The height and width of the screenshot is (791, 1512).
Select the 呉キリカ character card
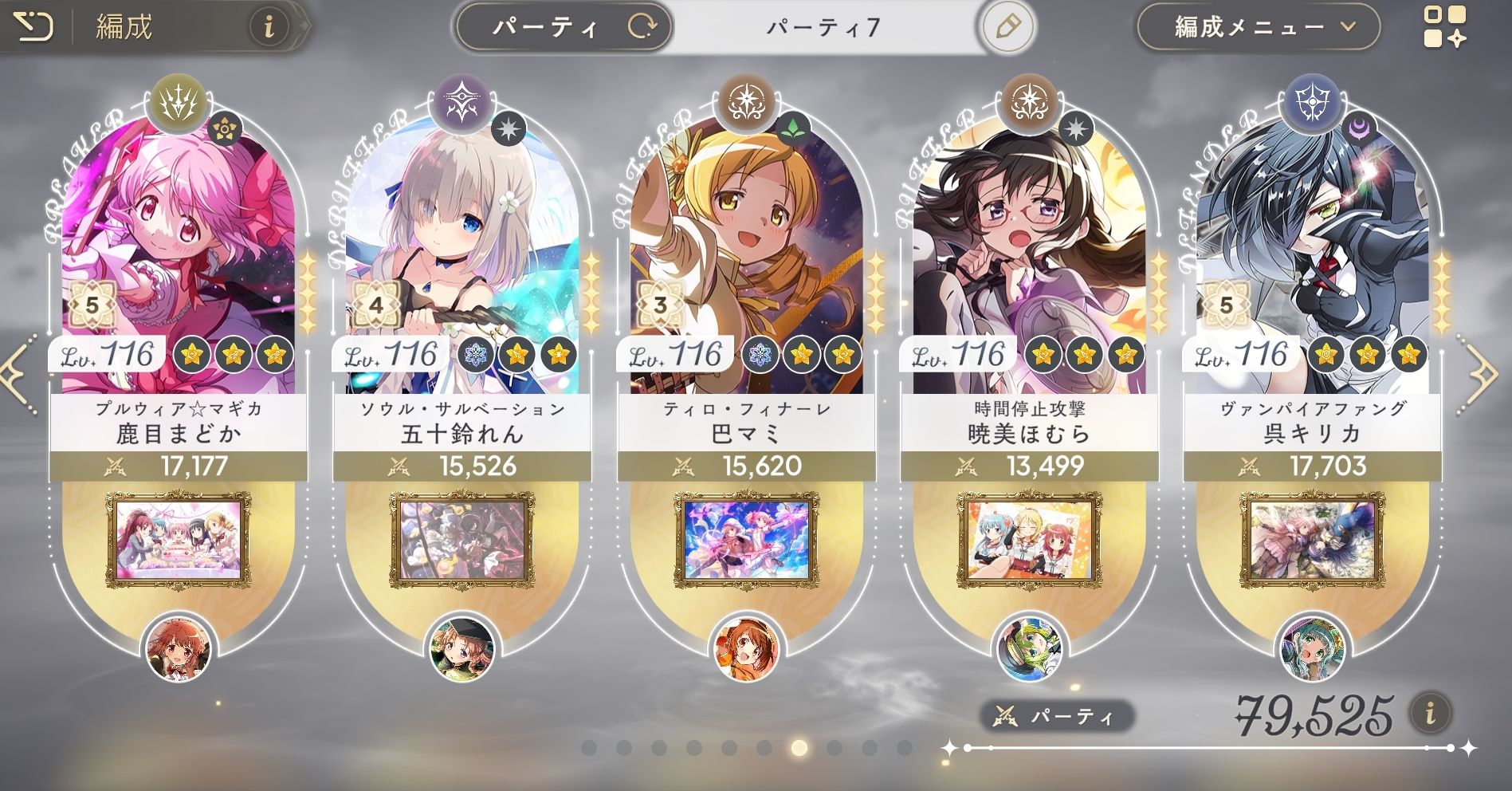pyautogui.click(x=1312, y=263)
